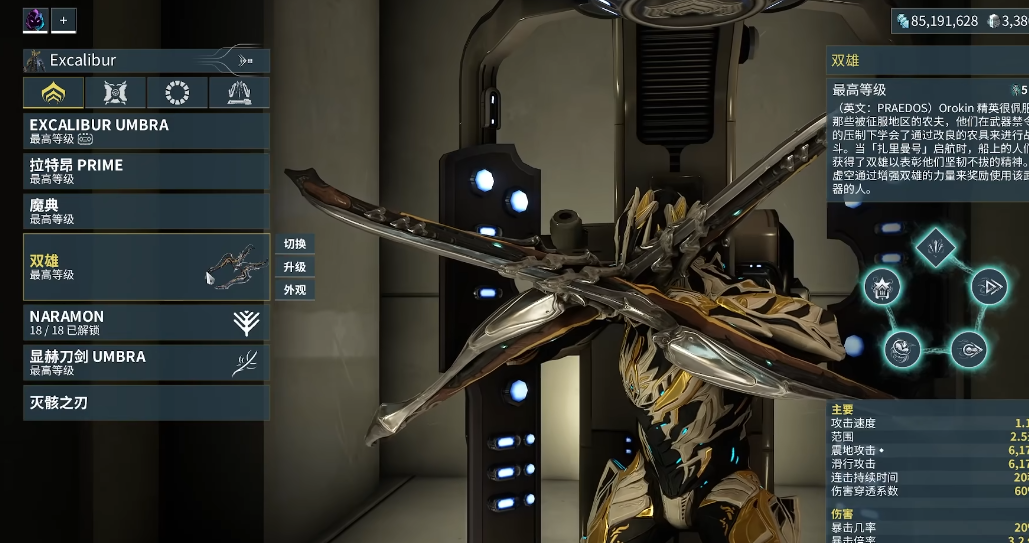The width and height of the screenshot is (1029, 543).
Task: Open the gear wheel ring tab
Action: tap(177, 93)
